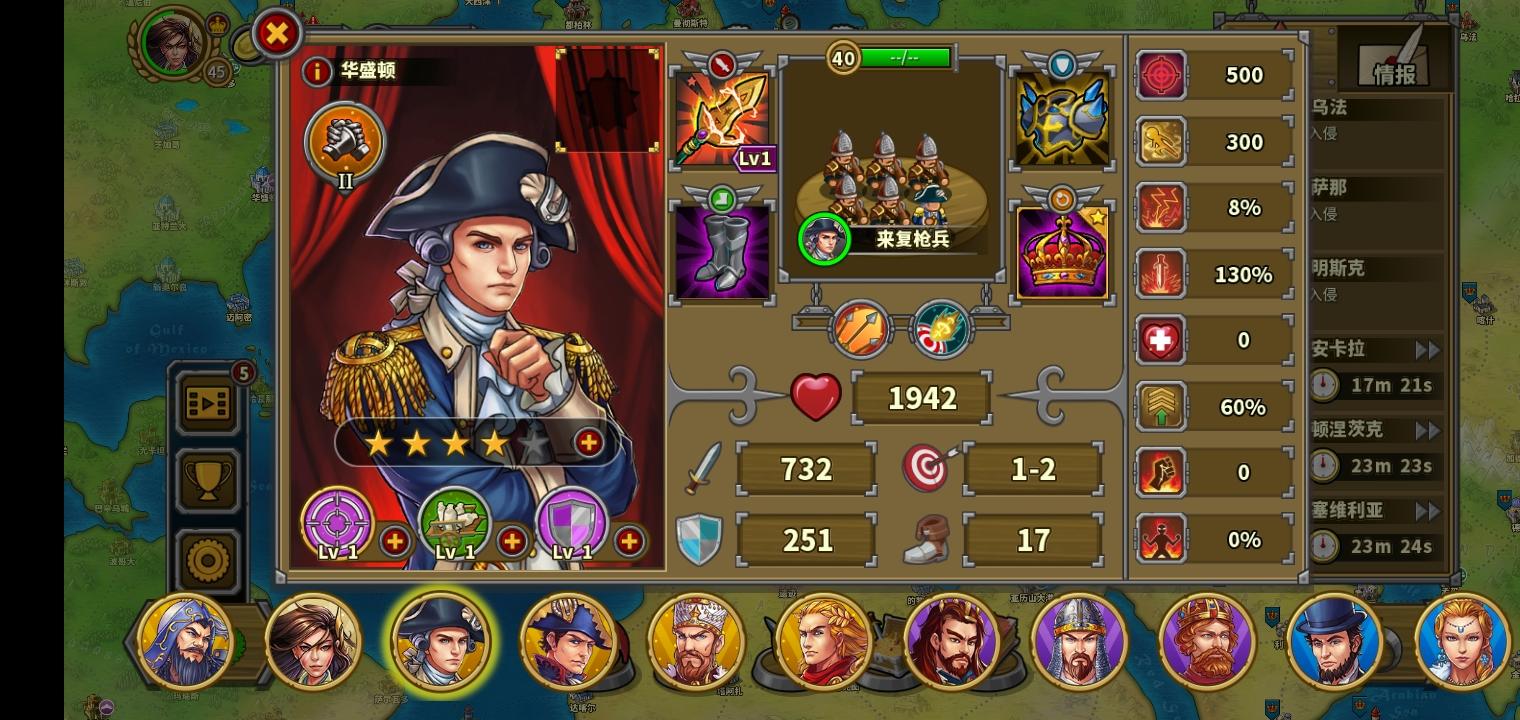Open Washington's info tooltip icon
1520x720 pixels.
click(x=315, y=70)
